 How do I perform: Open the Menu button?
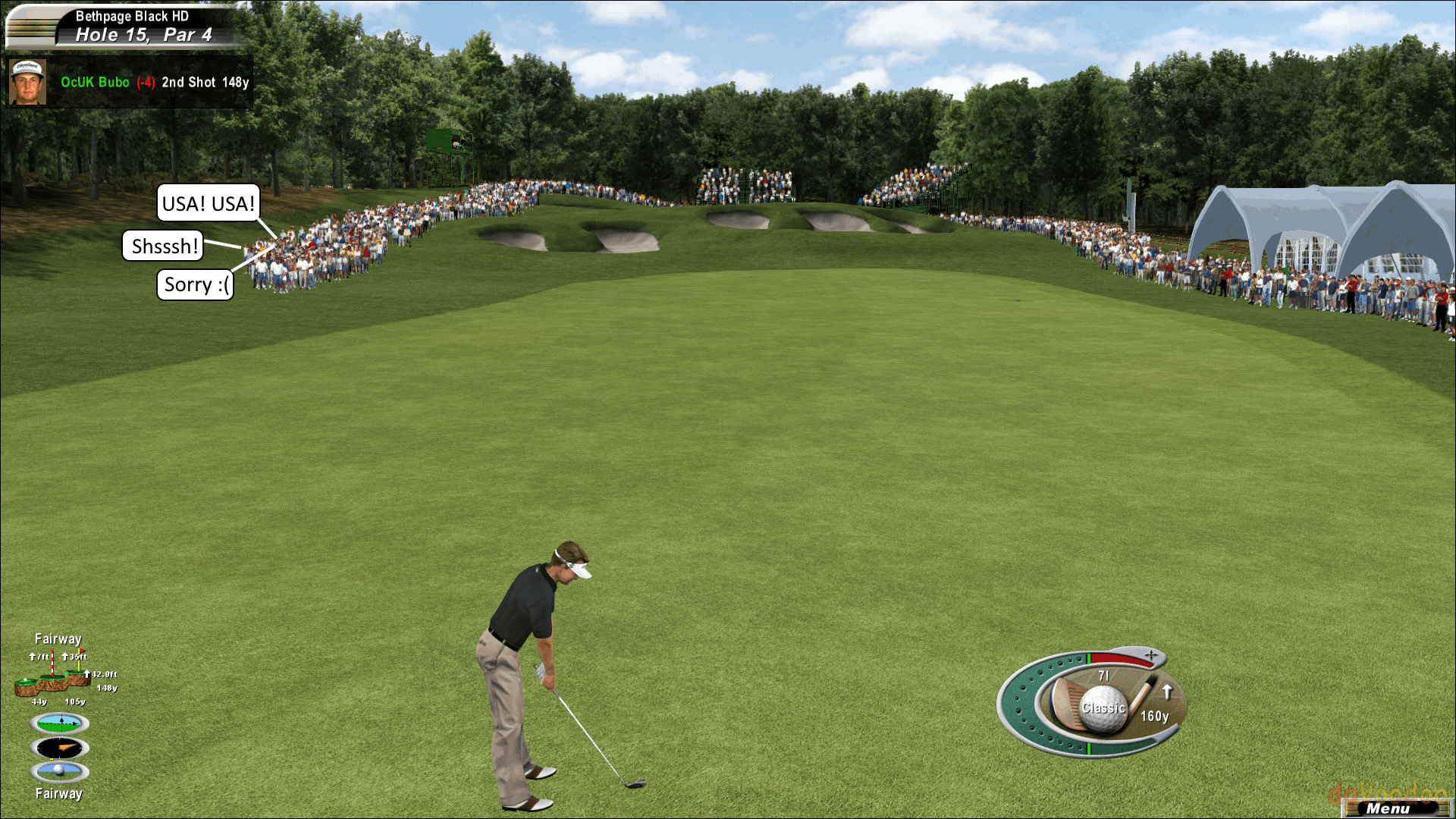[1389, 808]
